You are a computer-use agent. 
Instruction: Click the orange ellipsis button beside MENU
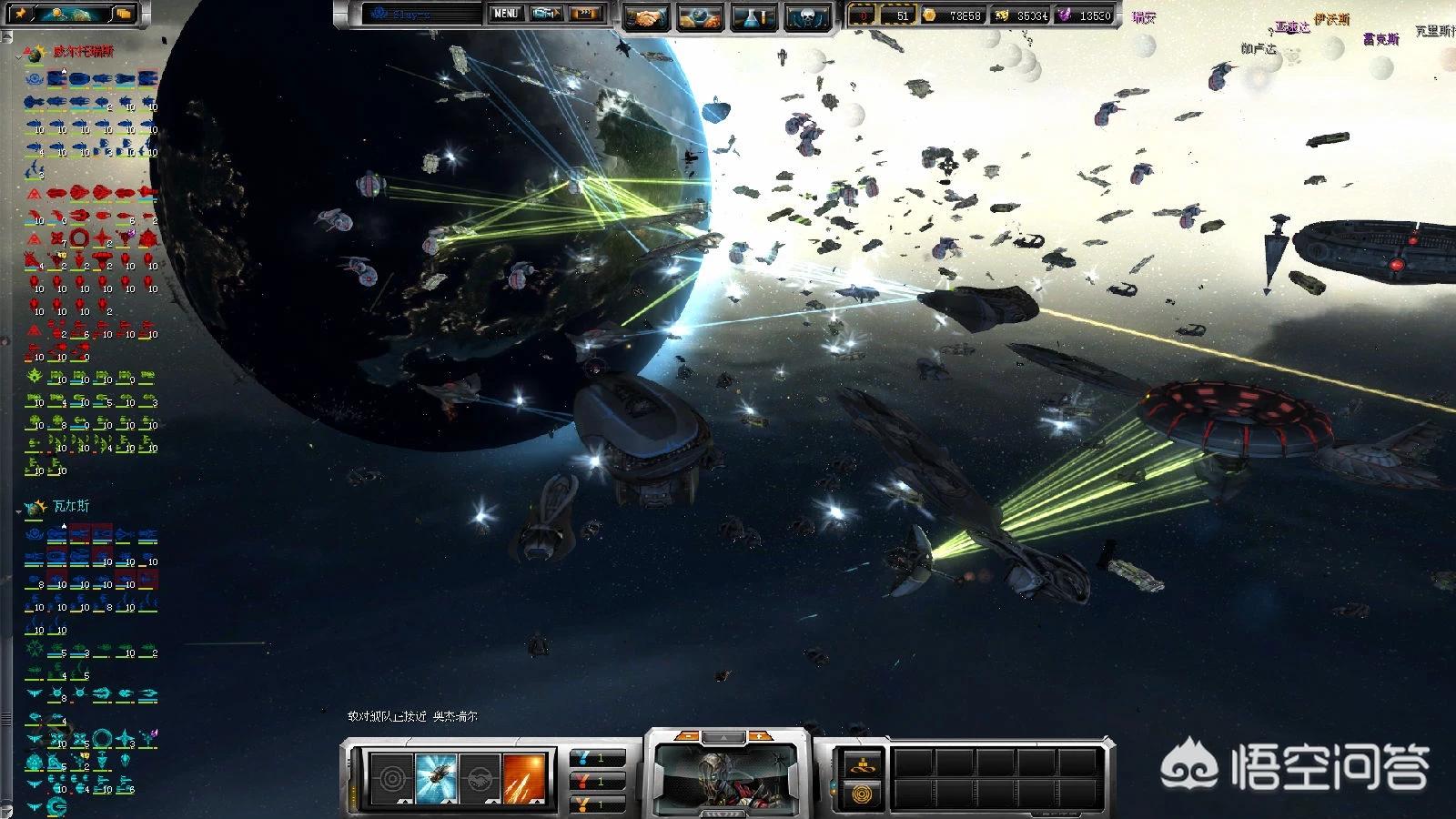point(587,14)
